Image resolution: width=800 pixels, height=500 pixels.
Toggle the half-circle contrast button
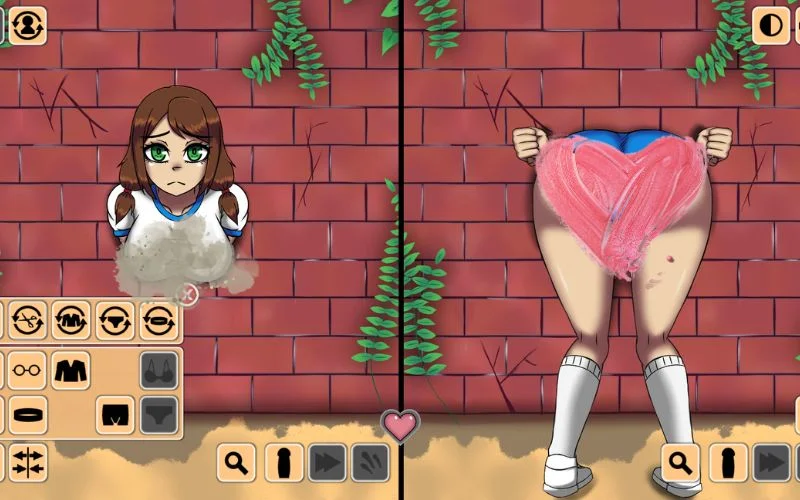coord(771,25)
